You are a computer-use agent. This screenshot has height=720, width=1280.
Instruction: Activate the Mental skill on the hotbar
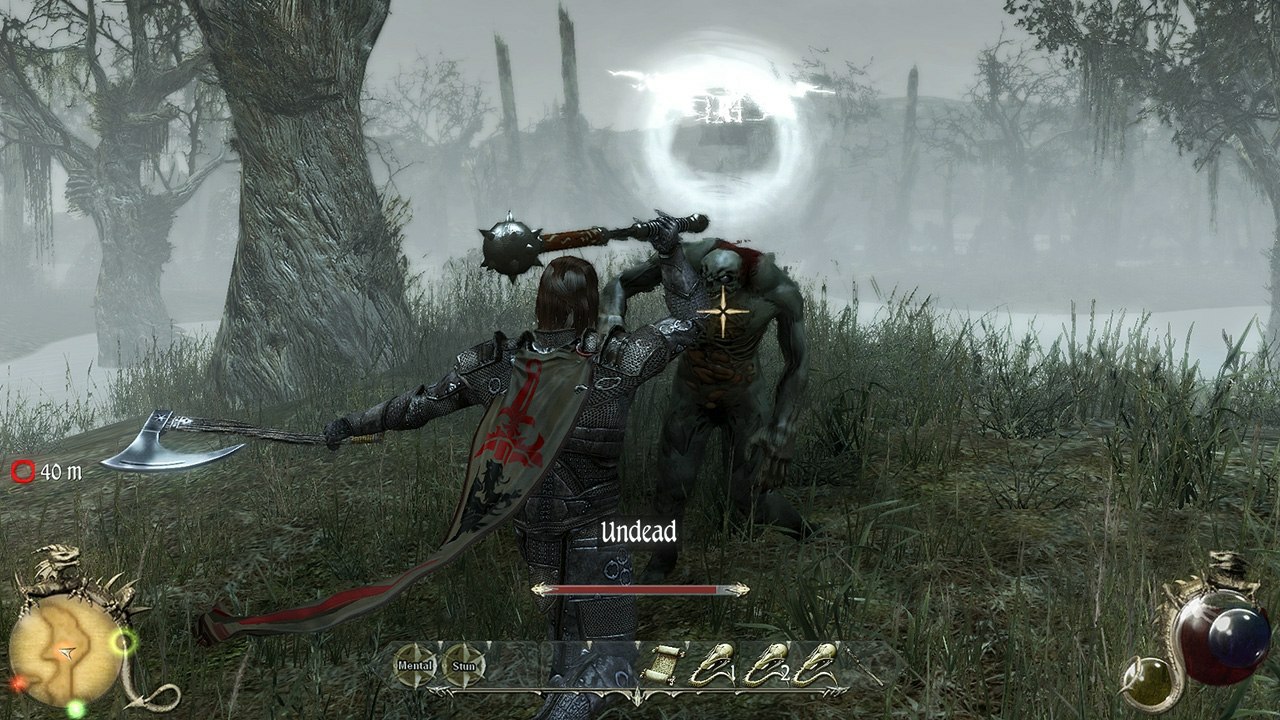click(415, 664)
